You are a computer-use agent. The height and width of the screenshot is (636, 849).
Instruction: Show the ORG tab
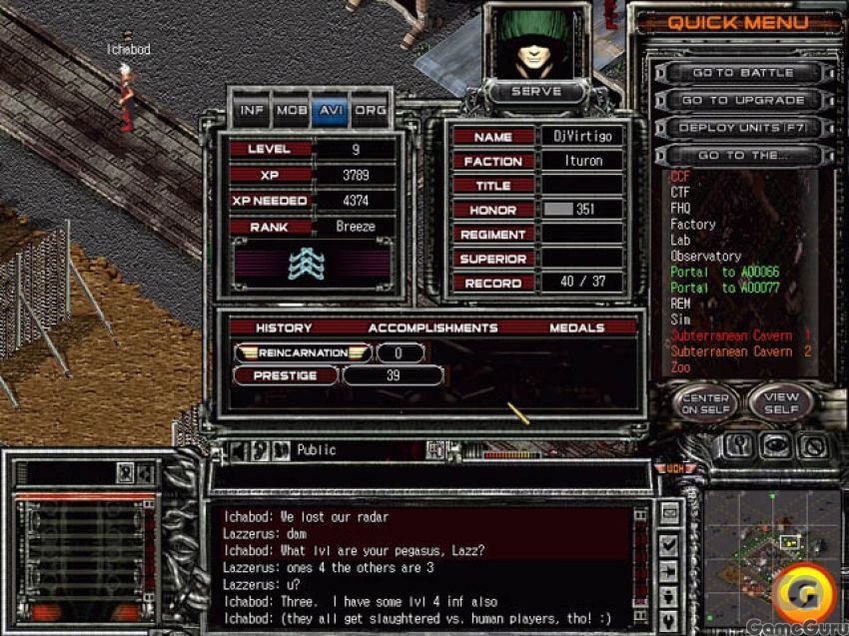(x=369, y=110)
